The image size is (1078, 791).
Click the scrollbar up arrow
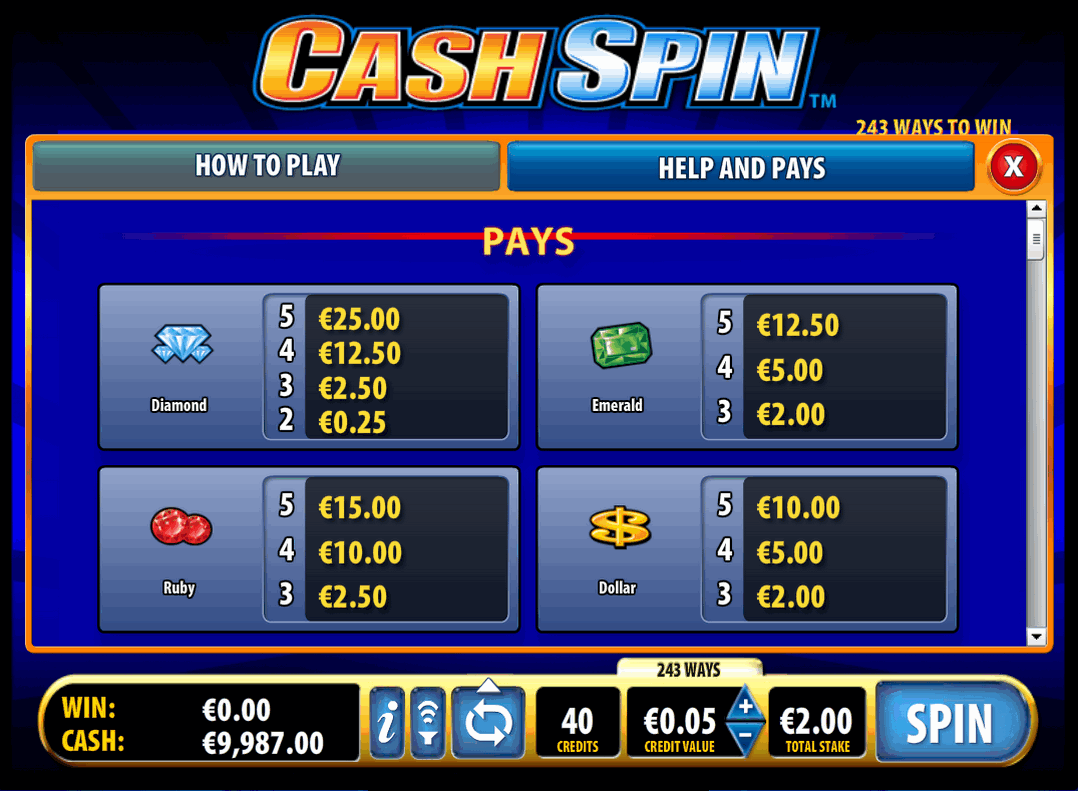[x=1036, y=209]
